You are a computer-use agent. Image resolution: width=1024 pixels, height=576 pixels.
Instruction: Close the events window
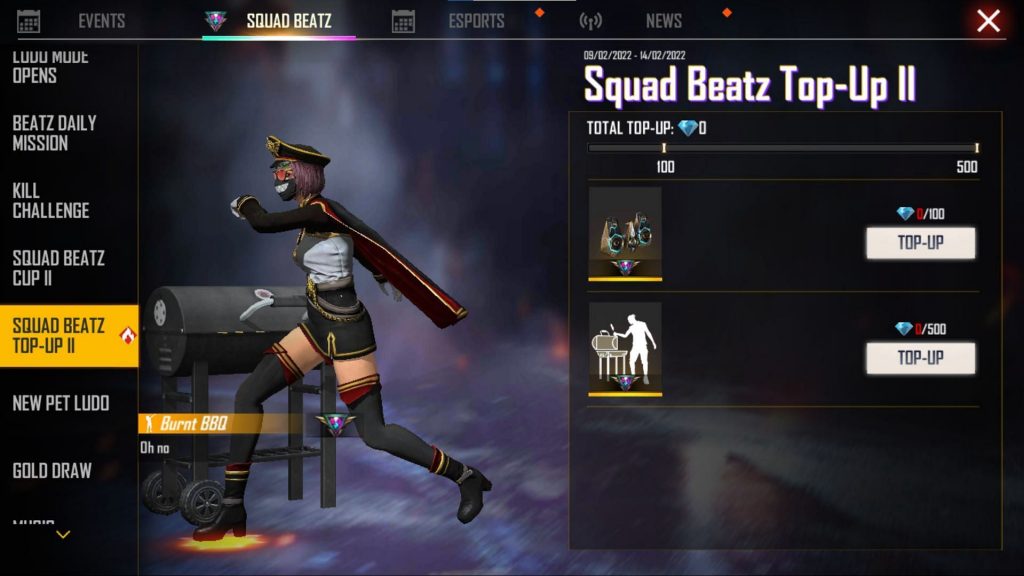(x=988, y=21)
